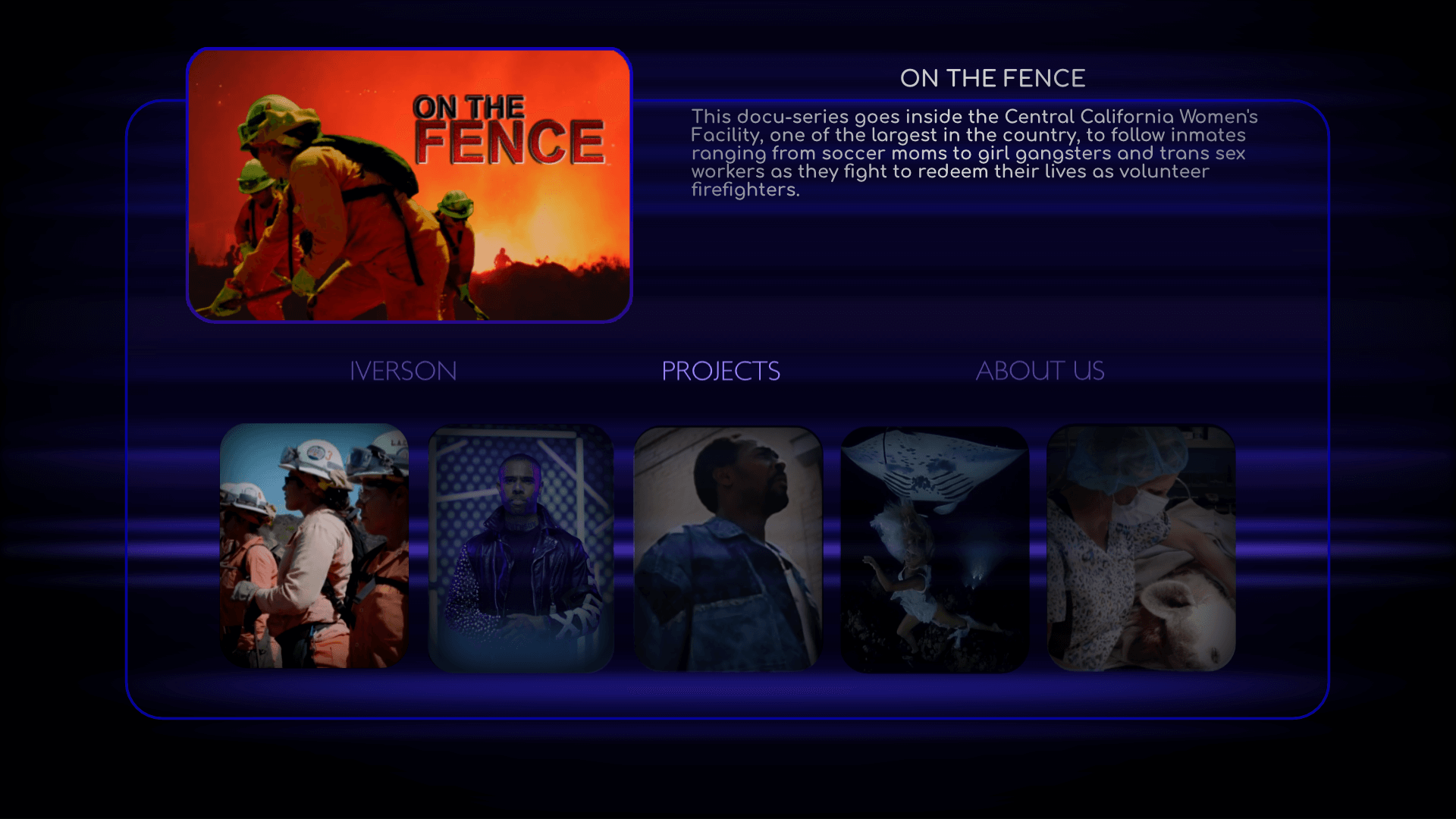Navigate to the IVERSON menu item
This screenshot has width=1456, height=819.
click(403, 371)
